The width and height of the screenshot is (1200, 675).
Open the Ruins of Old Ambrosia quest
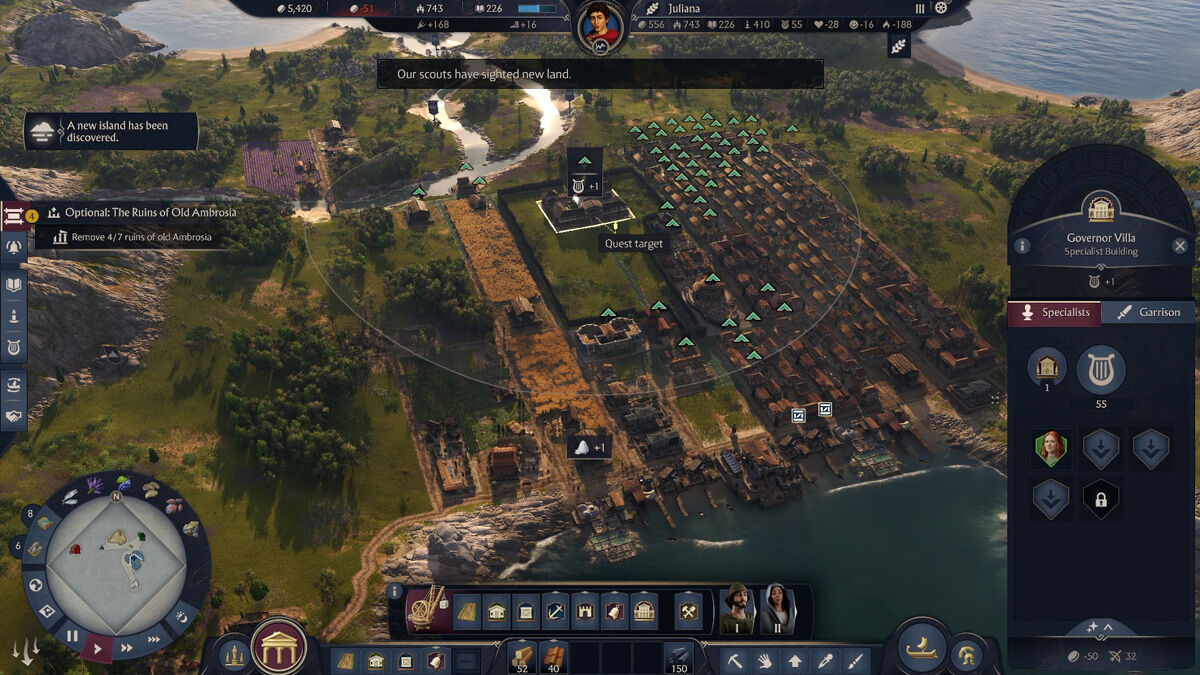click(x=150, y=213)
